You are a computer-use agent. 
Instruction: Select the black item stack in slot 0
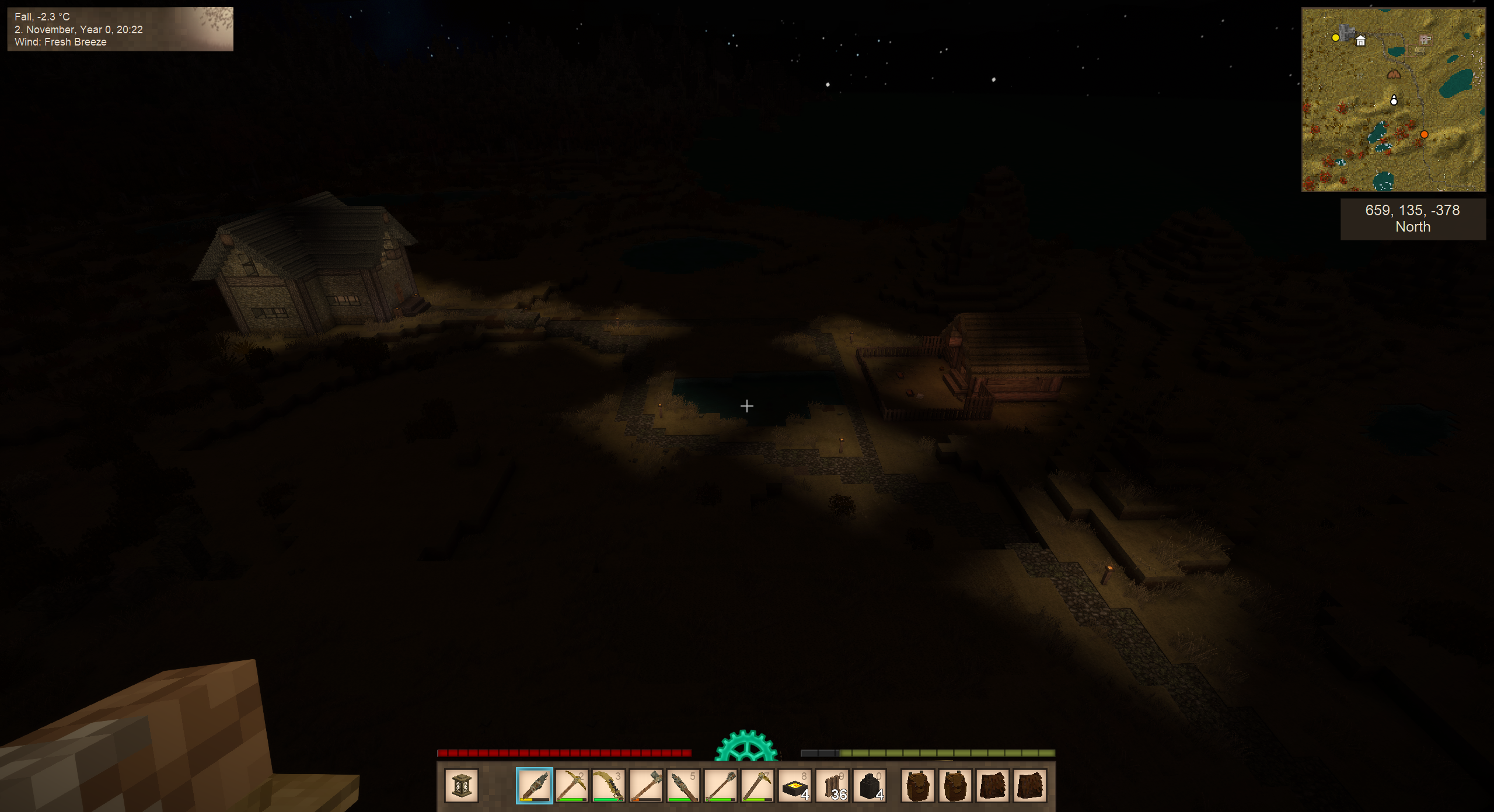[x=870, y=785]
